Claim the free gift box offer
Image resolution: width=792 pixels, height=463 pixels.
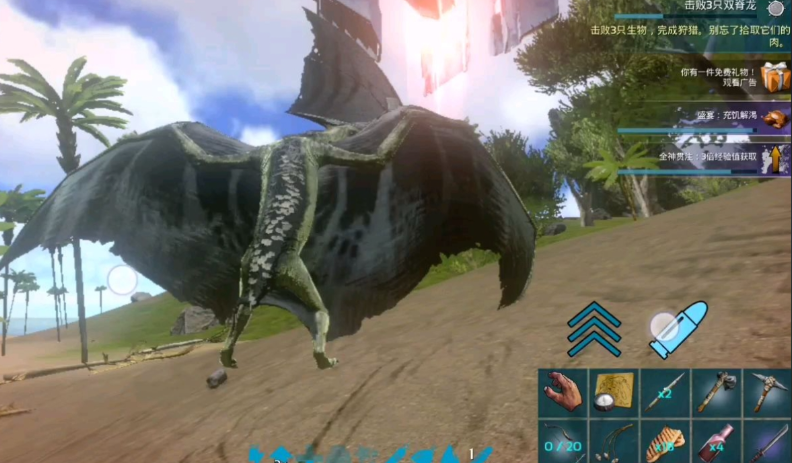click(774, 77)
